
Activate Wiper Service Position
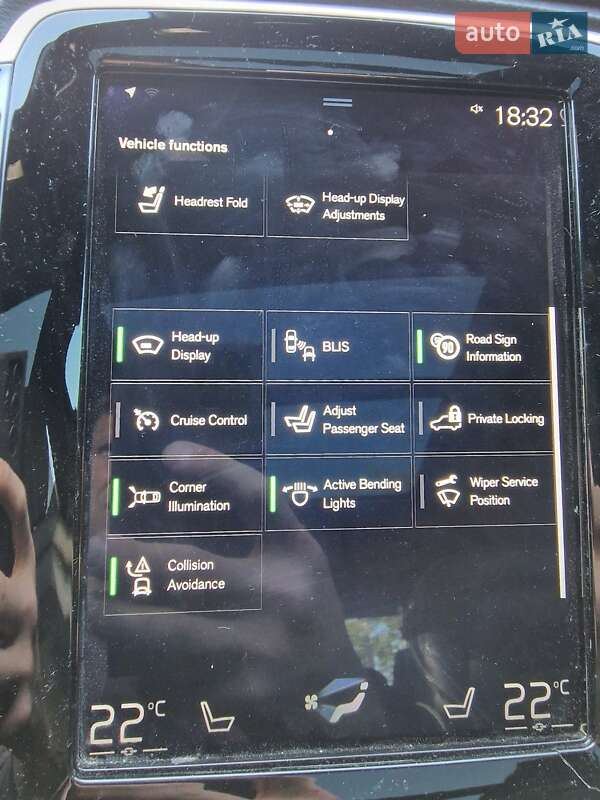[x=485, y=490]
